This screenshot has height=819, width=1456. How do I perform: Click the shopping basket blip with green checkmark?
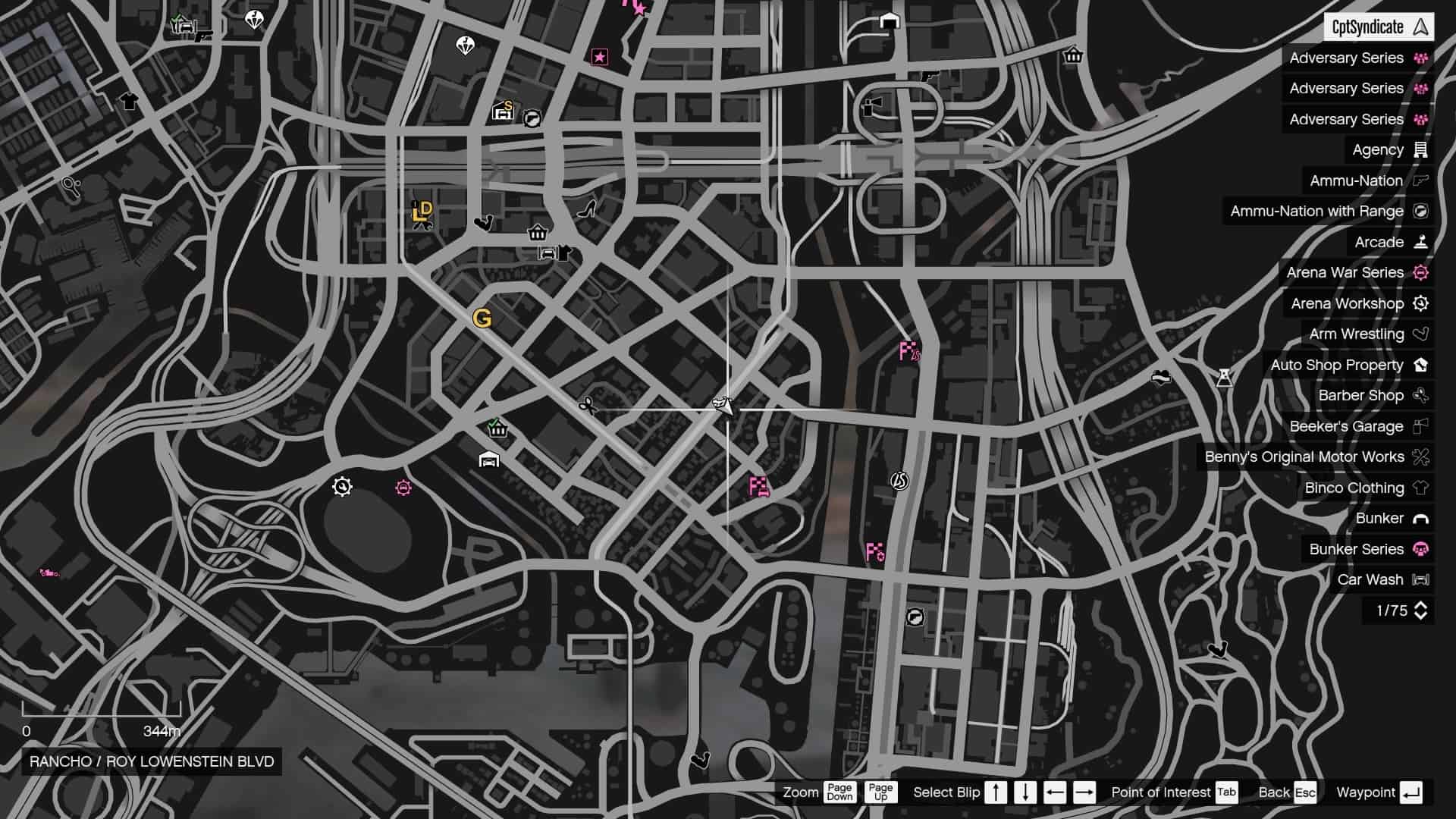click(x=497, y=428)
